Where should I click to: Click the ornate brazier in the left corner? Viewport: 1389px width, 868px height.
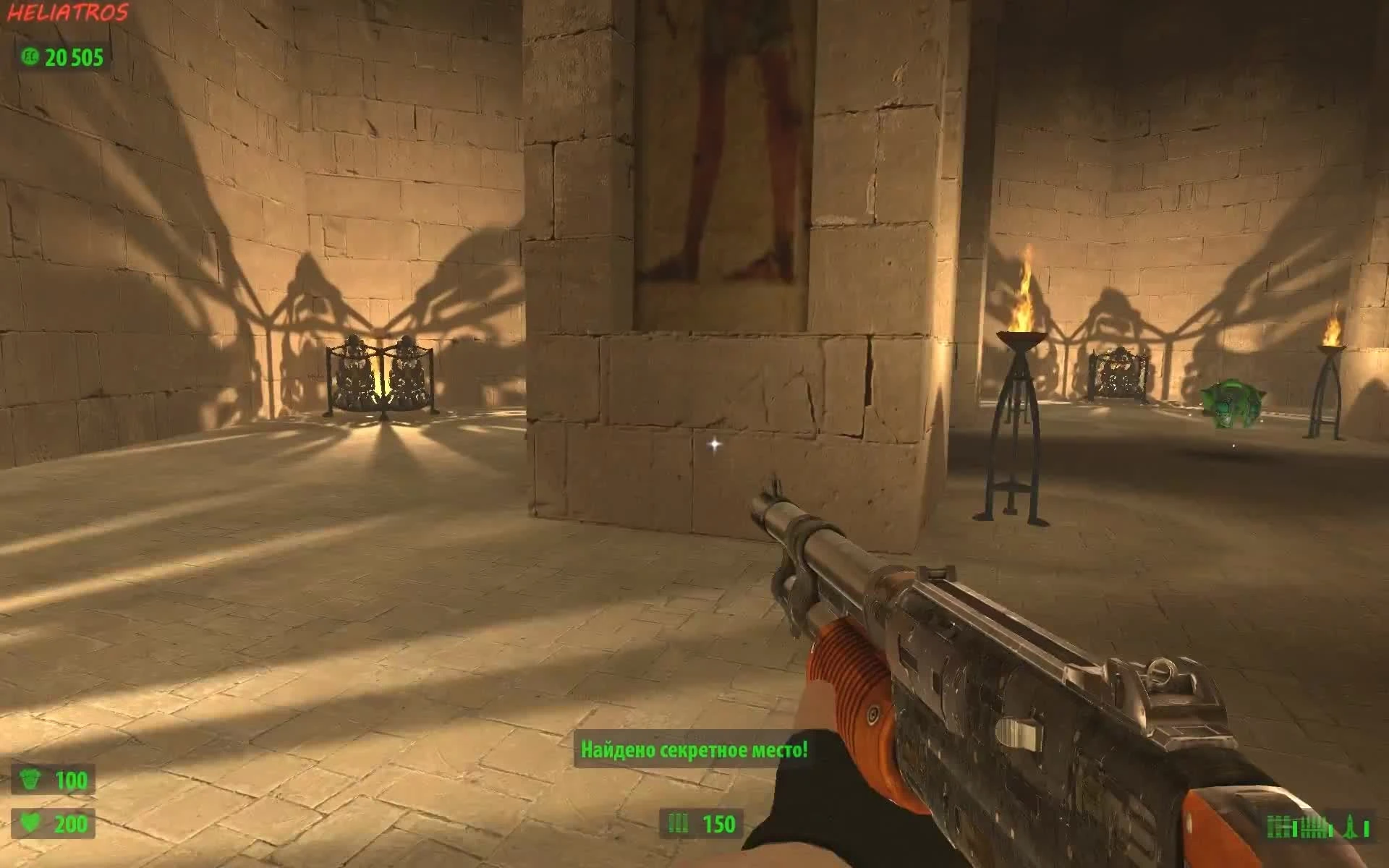(x=378, y=376)
